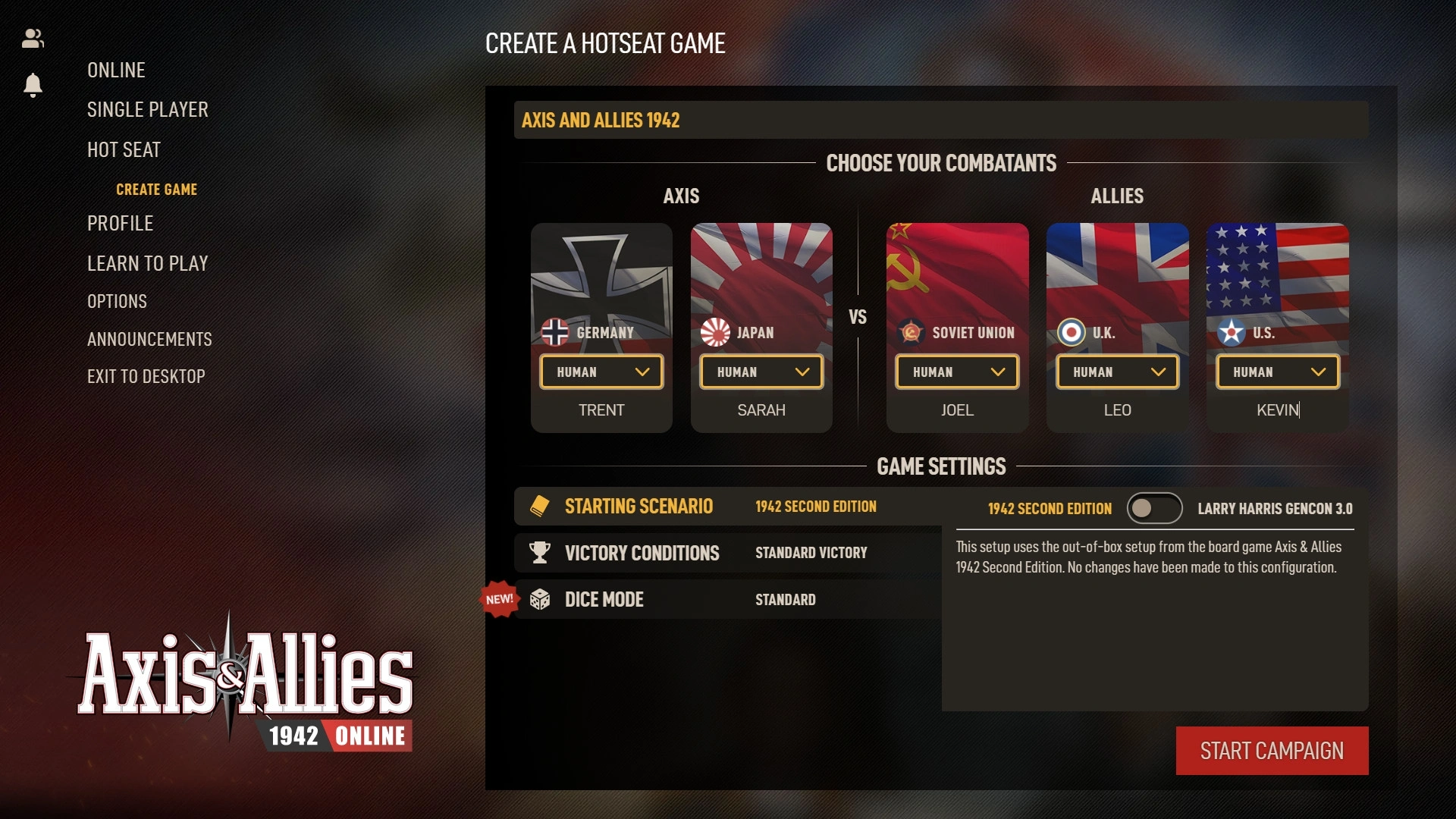Open the U.S. player type dropdown

click(1278, 372)
